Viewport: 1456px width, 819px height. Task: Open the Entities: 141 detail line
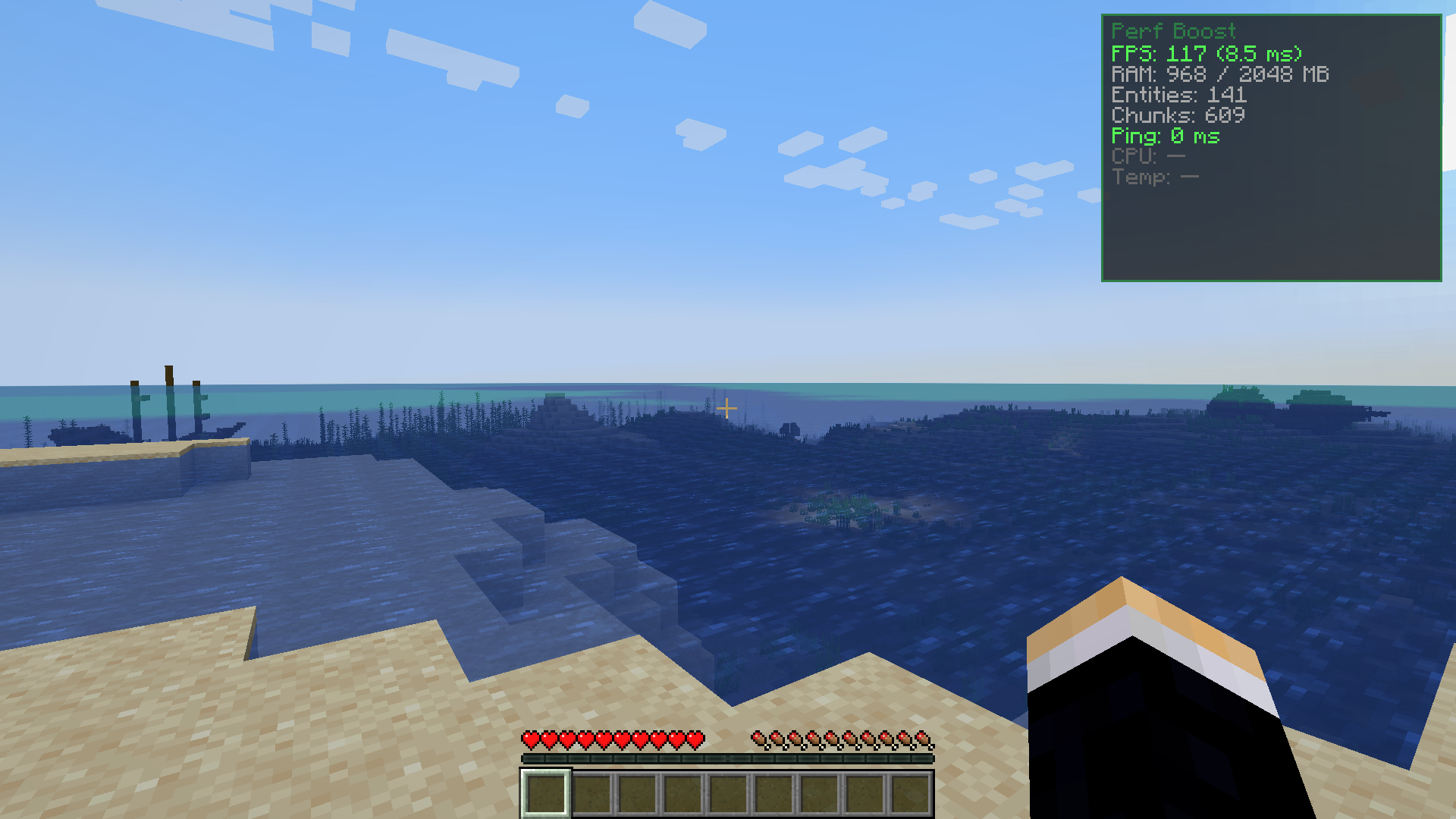[x=1179, y=96]
